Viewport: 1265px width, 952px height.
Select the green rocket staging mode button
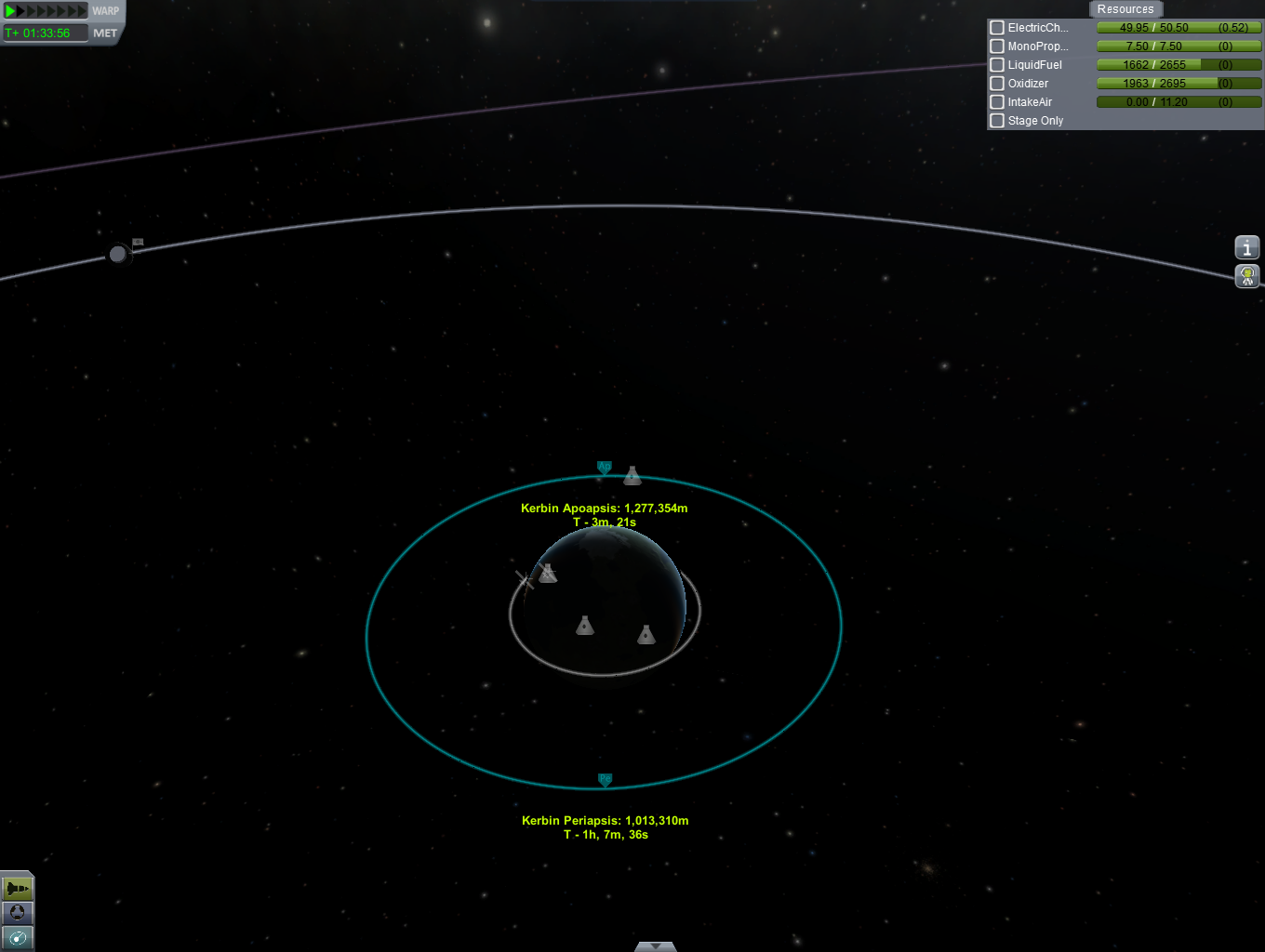point(17,889)
